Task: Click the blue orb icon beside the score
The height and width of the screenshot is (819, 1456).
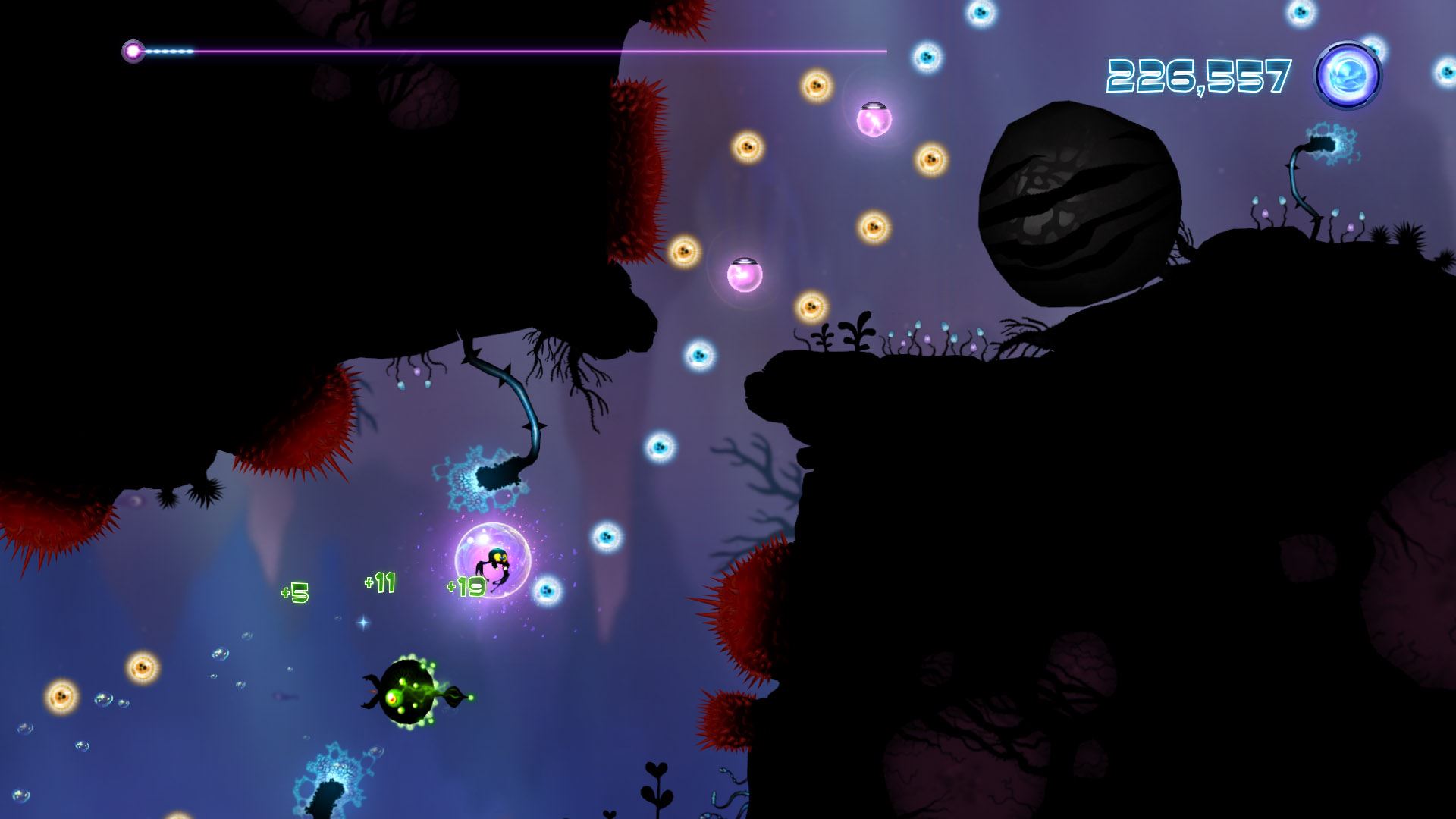Action: [x=1348, y=75]
